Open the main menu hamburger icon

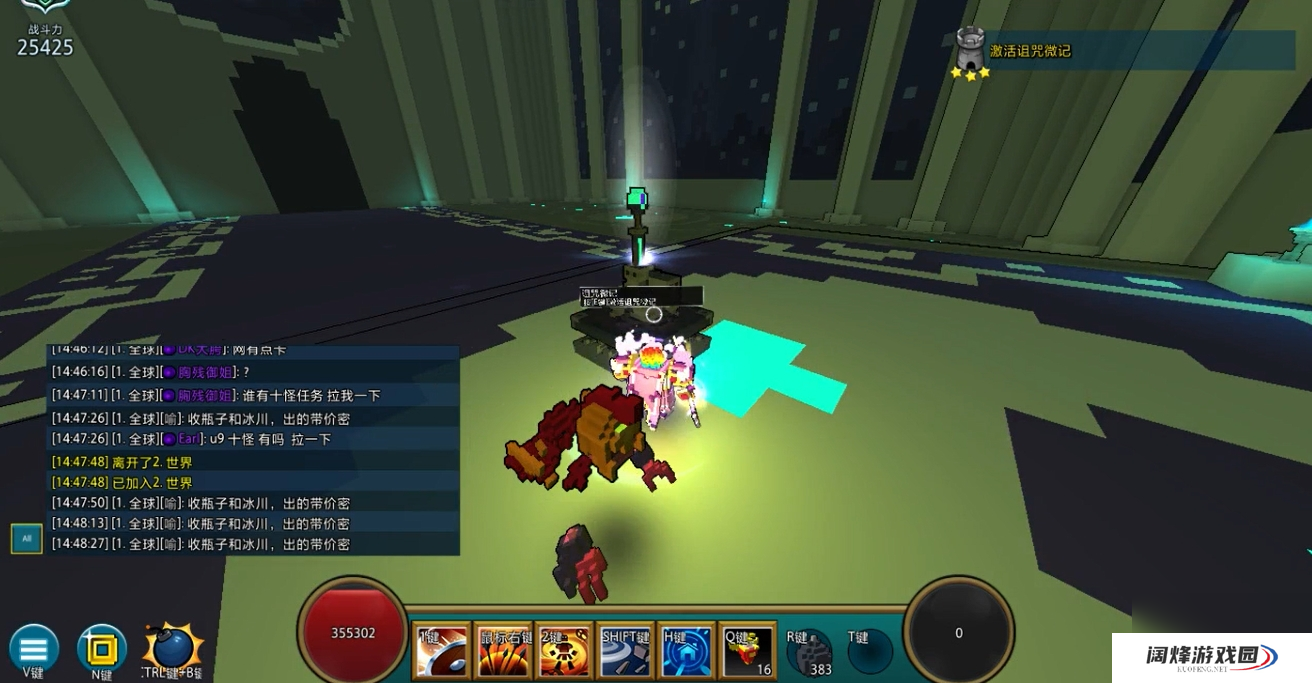(x=34, y=648)
